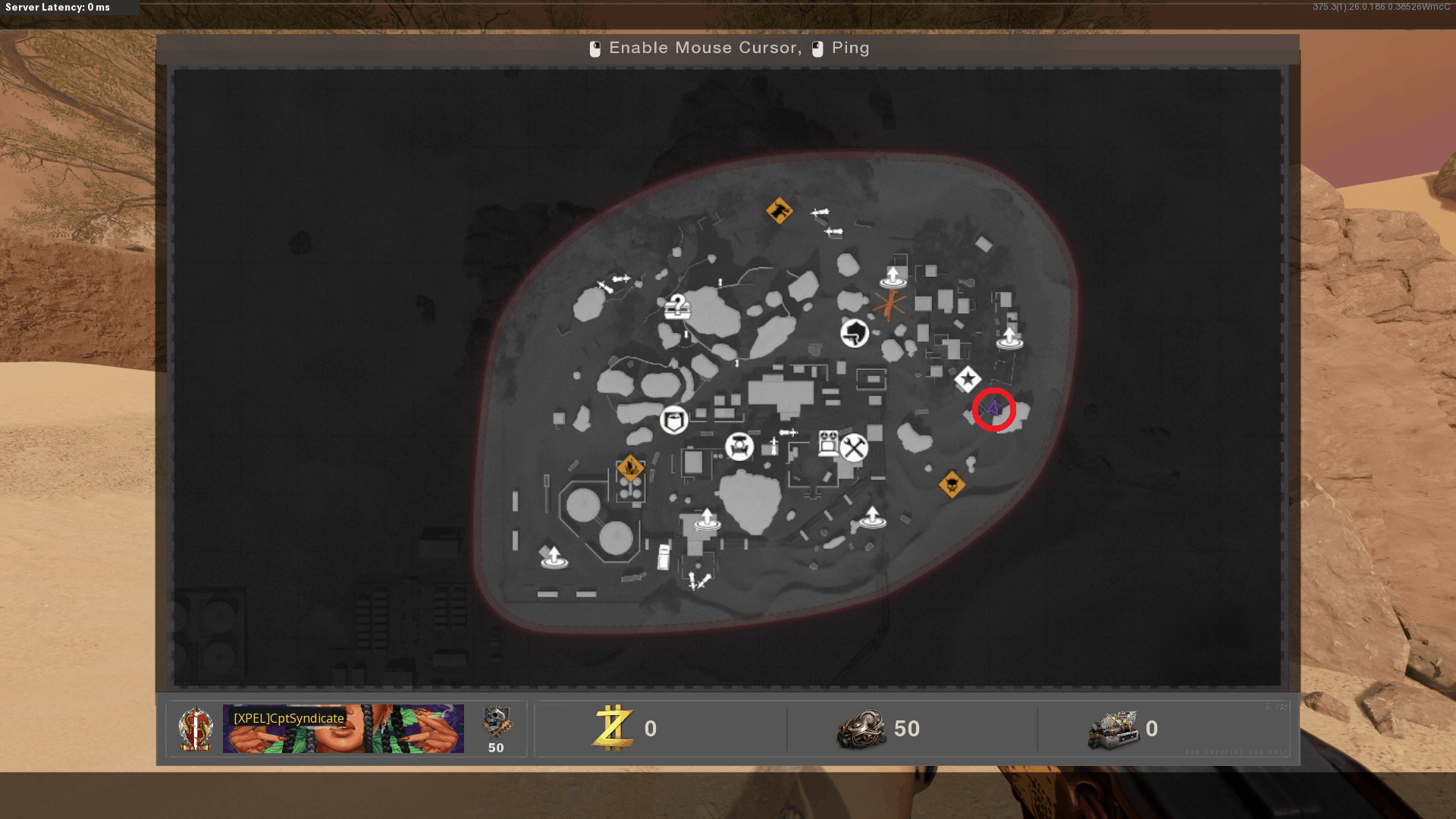
Task: Select the salvage scrap pile icon
Action: pyautogui.click(x=861, y=729)
